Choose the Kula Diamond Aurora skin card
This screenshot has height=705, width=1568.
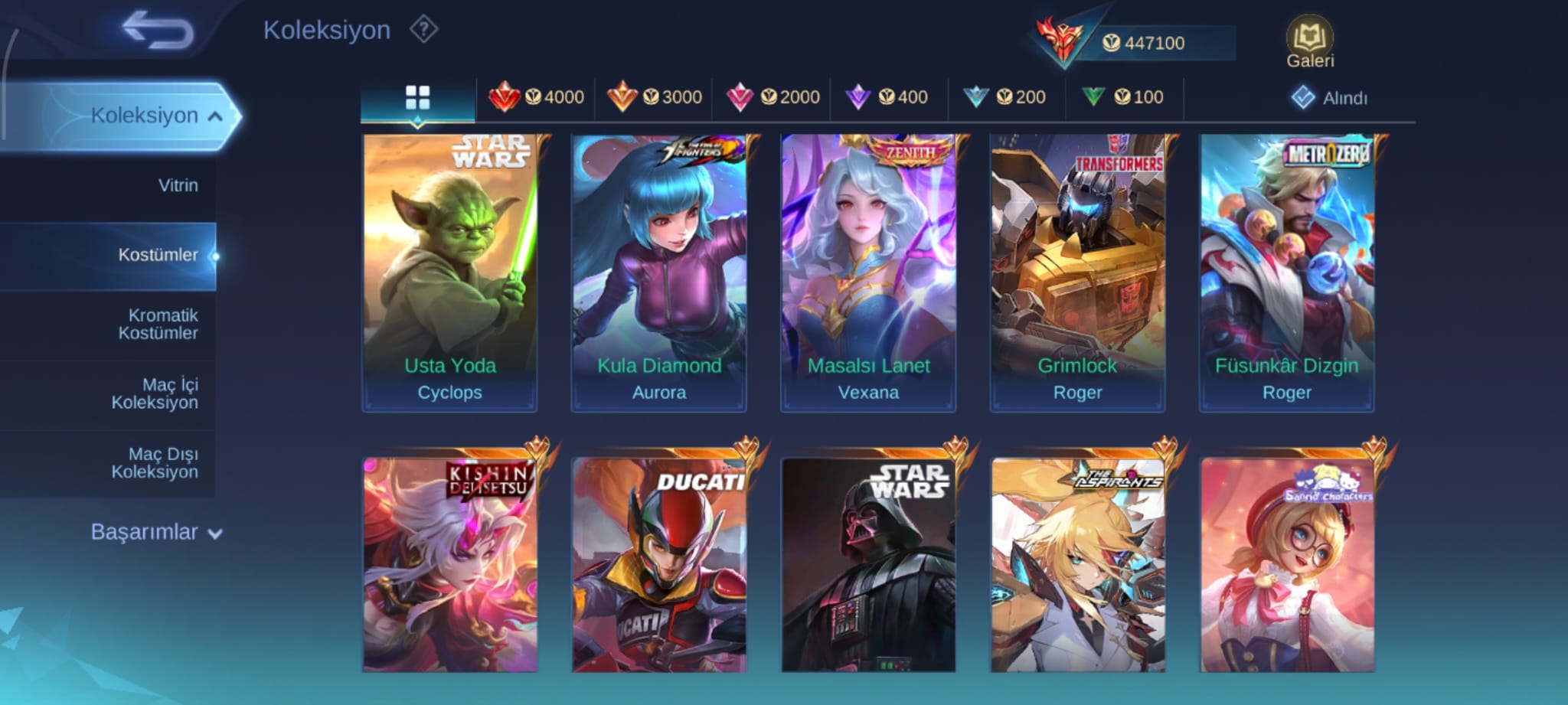click(x=658, y=273)
